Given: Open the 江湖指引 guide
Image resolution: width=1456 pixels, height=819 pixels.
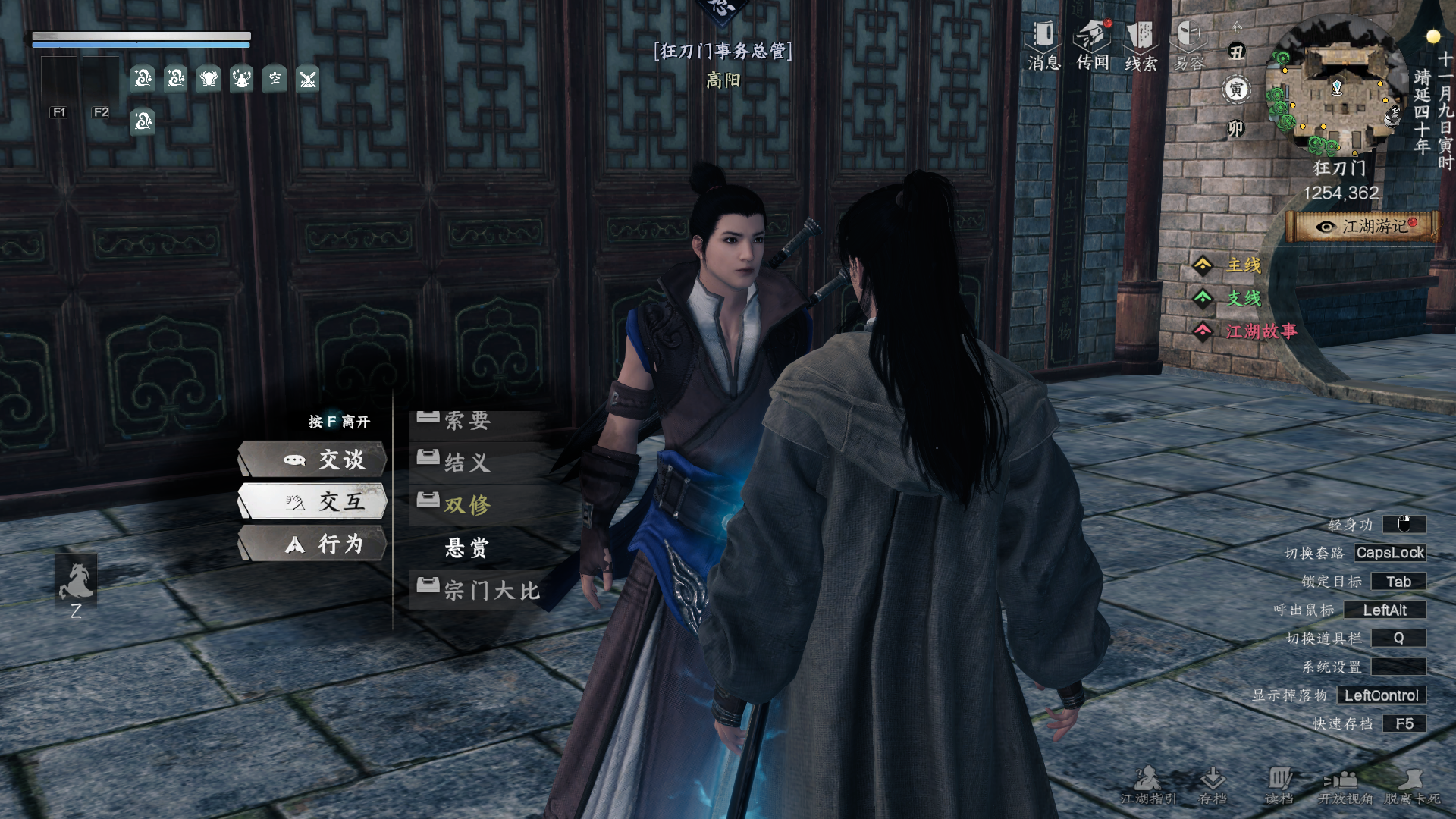Looking at the screenshot, I should (x=1148, y=784).
